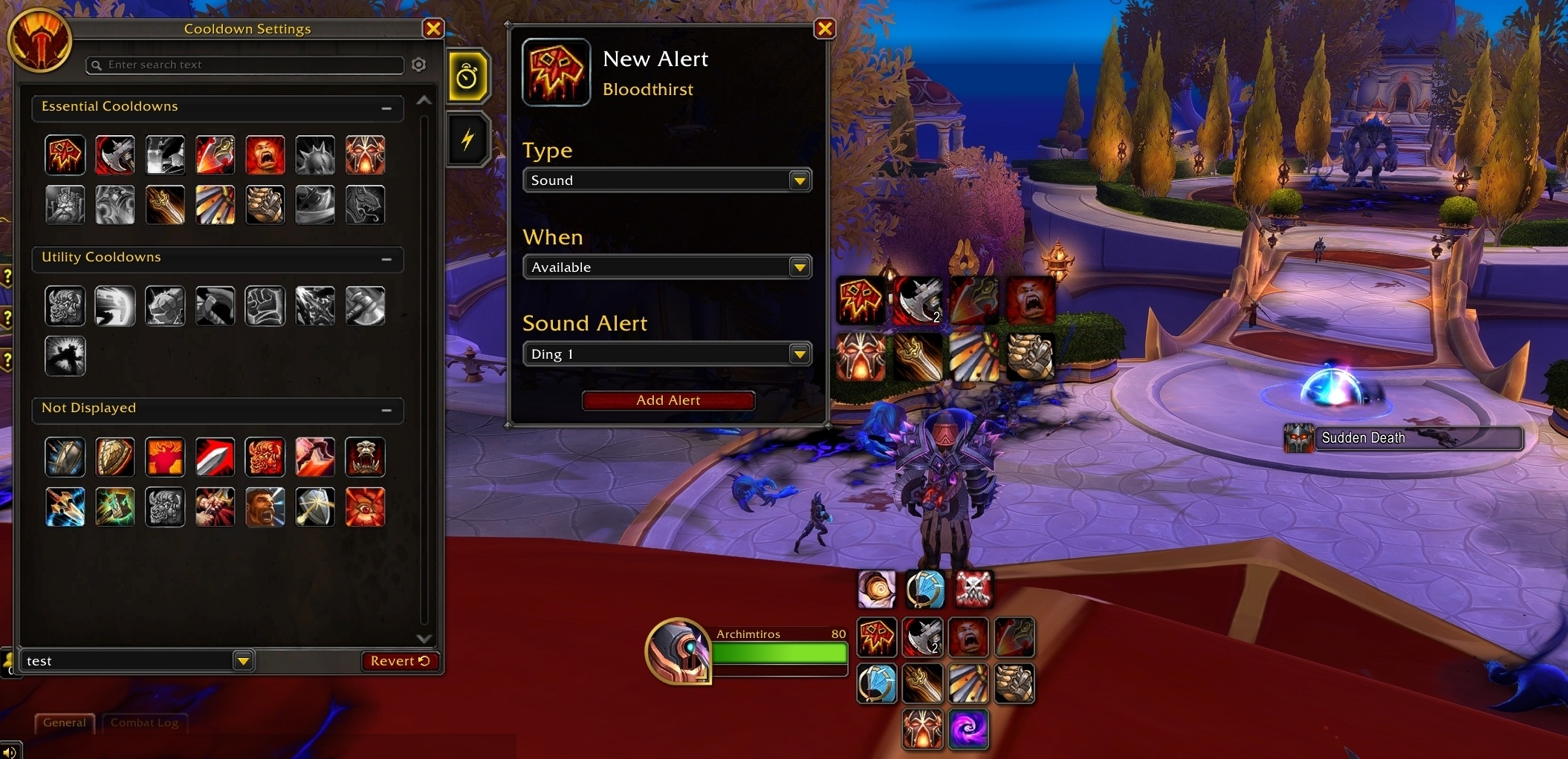Image resolution: width=1568 pixels, height=759 pixels.
Task: Activate the purple swirl ability icon
Action: 968,729
